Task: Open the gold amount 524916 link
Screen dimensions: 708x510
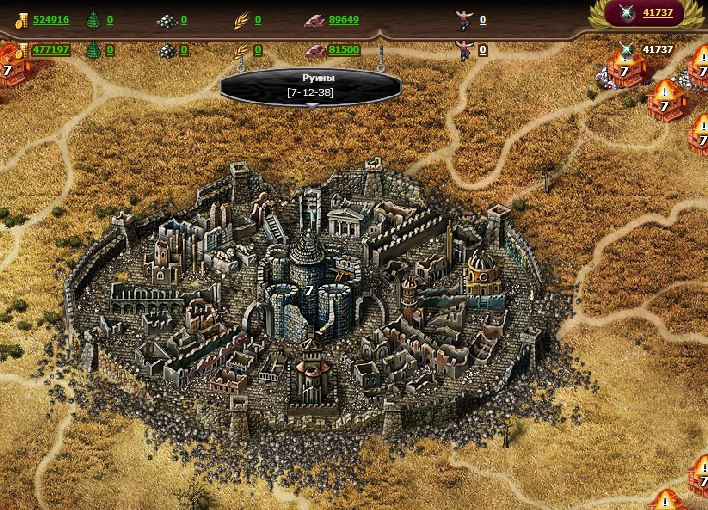Action: coord(51,20)
